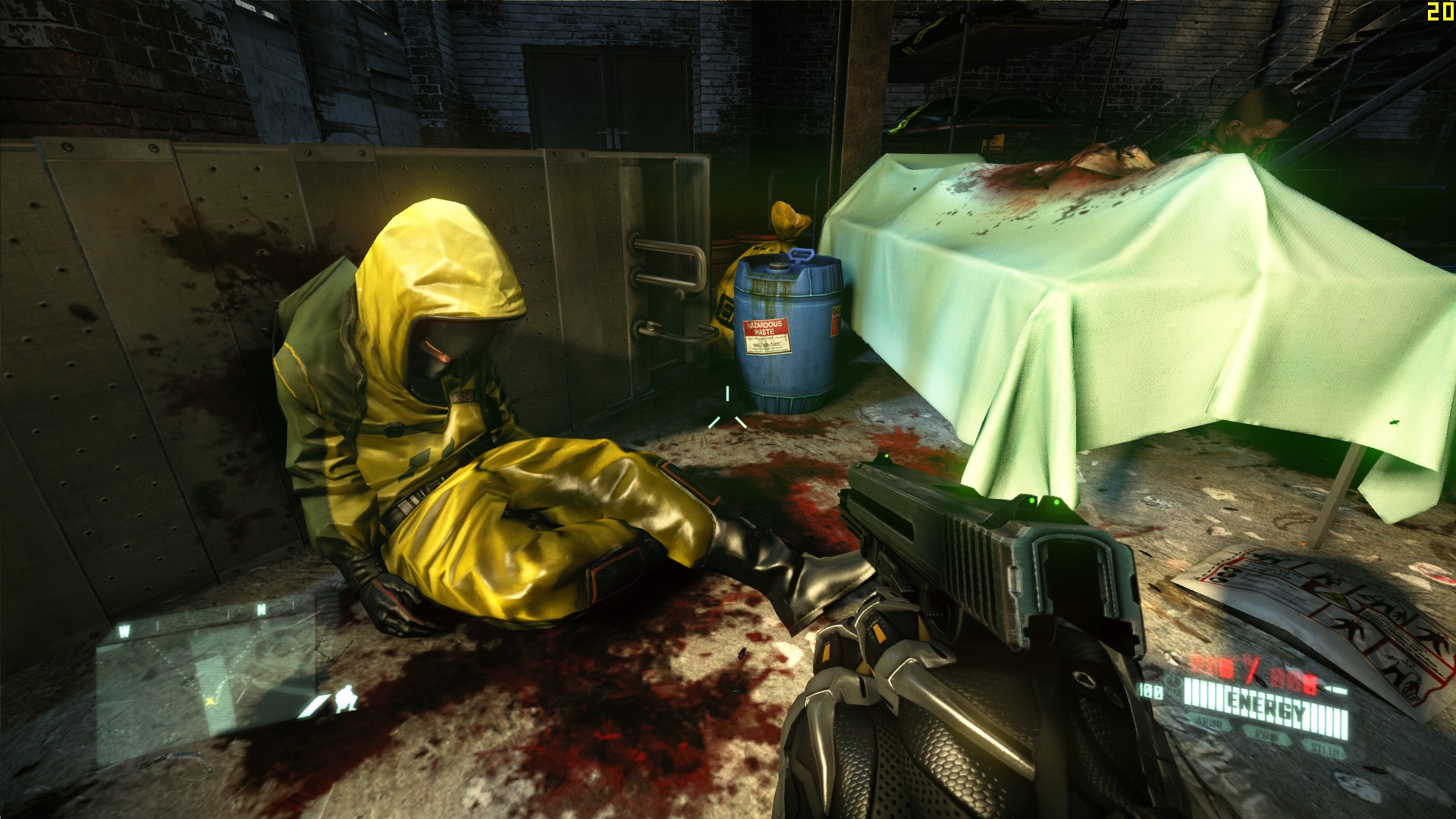The width and height of the screenshot is (1456, 819).
Task: Select the yellow player arrow on minimap
Action: point(209,701)
